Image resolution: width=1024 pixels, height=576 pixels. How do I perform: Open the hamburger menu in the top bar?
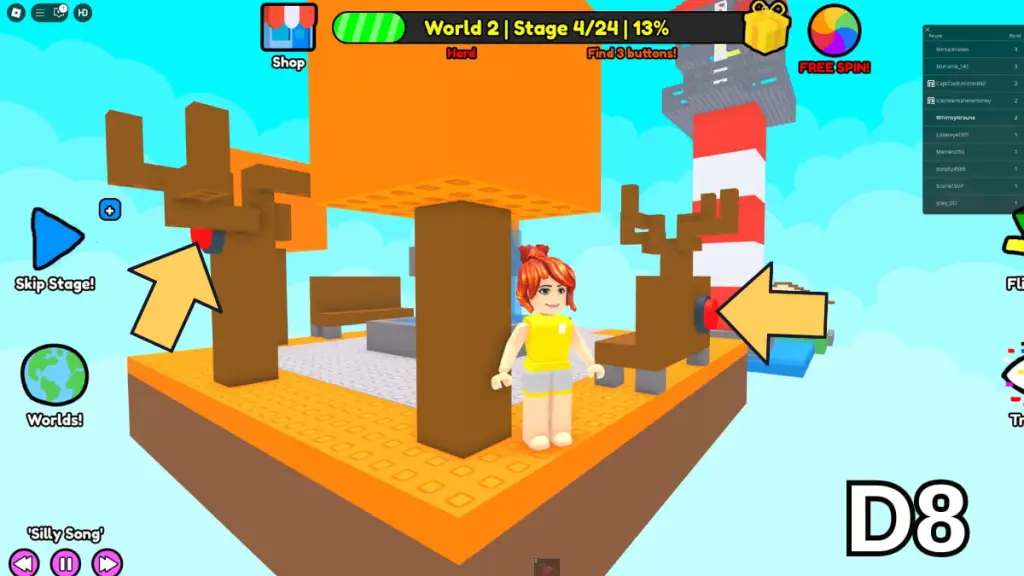pos(40,13)
